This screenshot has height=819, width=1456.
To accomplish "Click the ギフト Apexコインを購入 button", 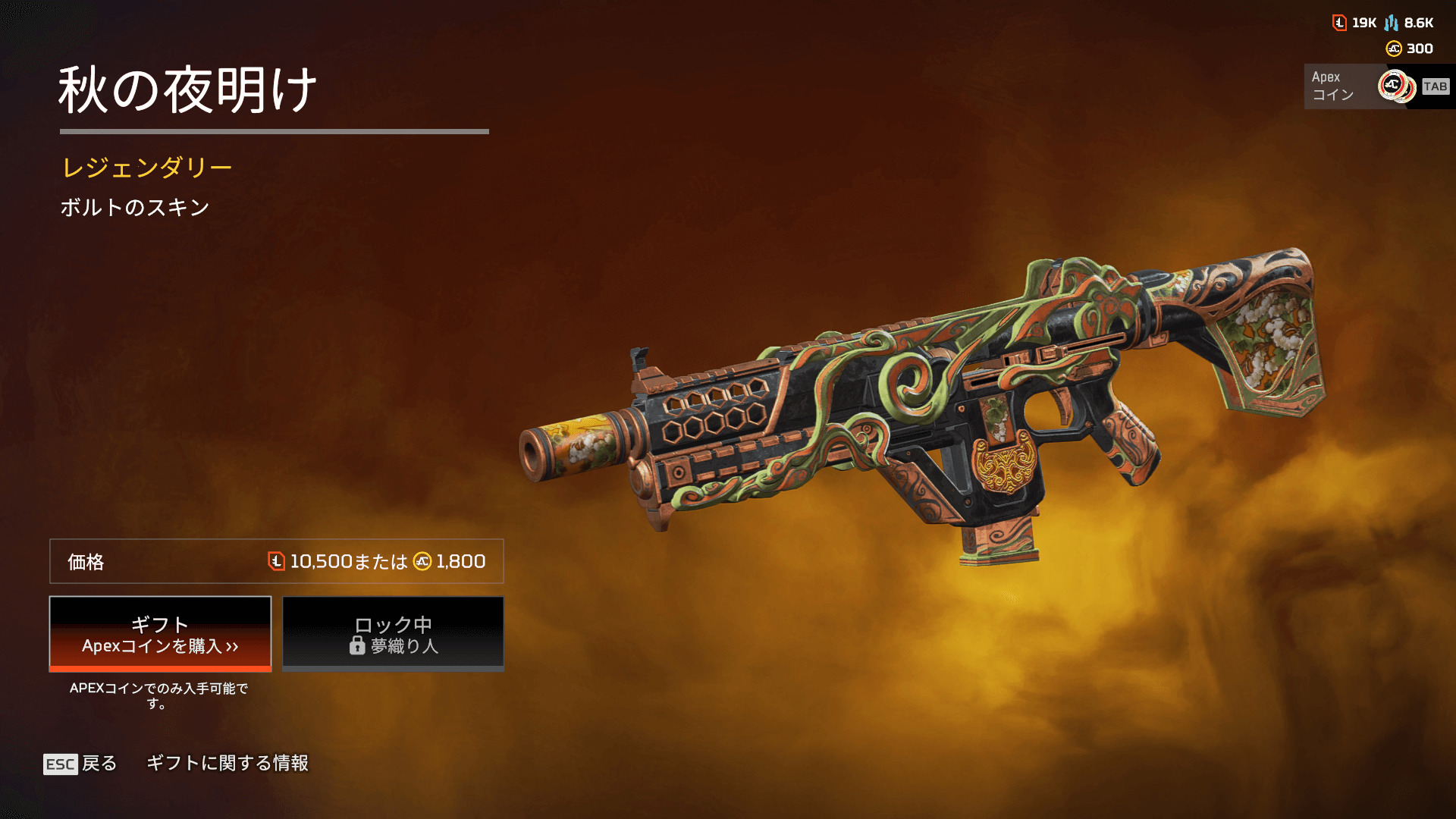I will (160, 634).
